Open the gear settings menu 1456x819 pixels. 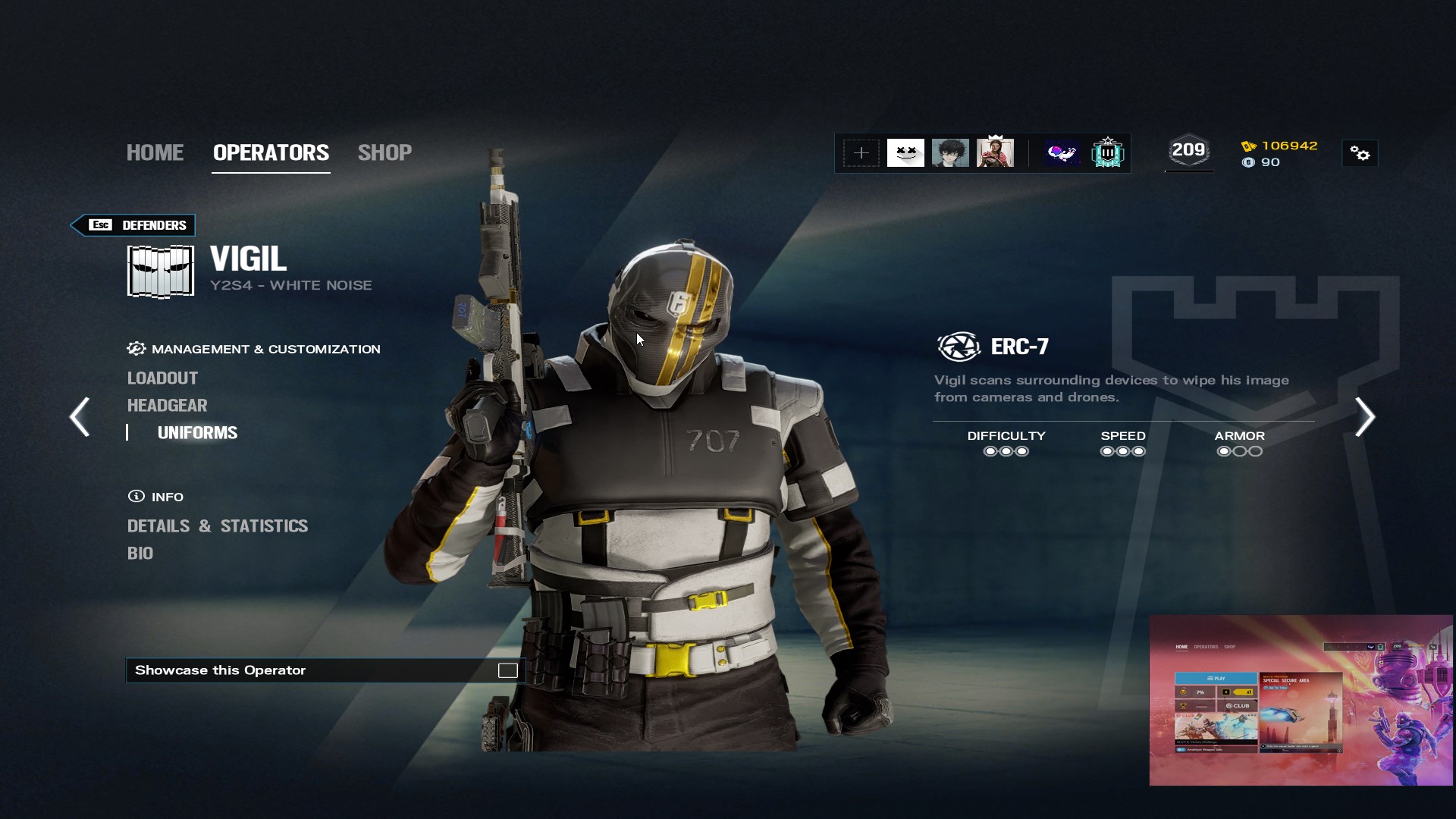click(1360, 154)
